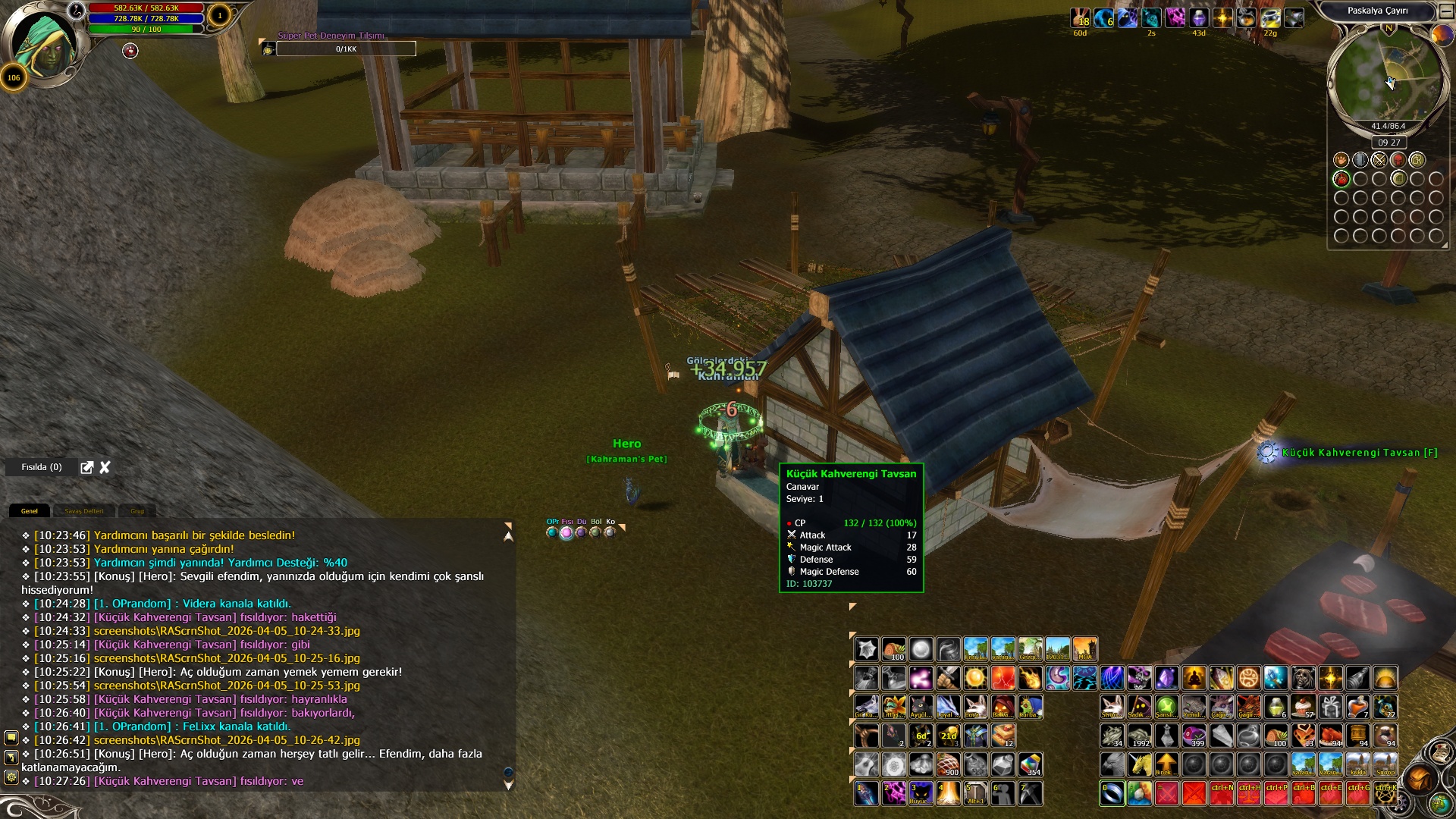
Task: Click the player character portrait
Action: click(47, 45)
